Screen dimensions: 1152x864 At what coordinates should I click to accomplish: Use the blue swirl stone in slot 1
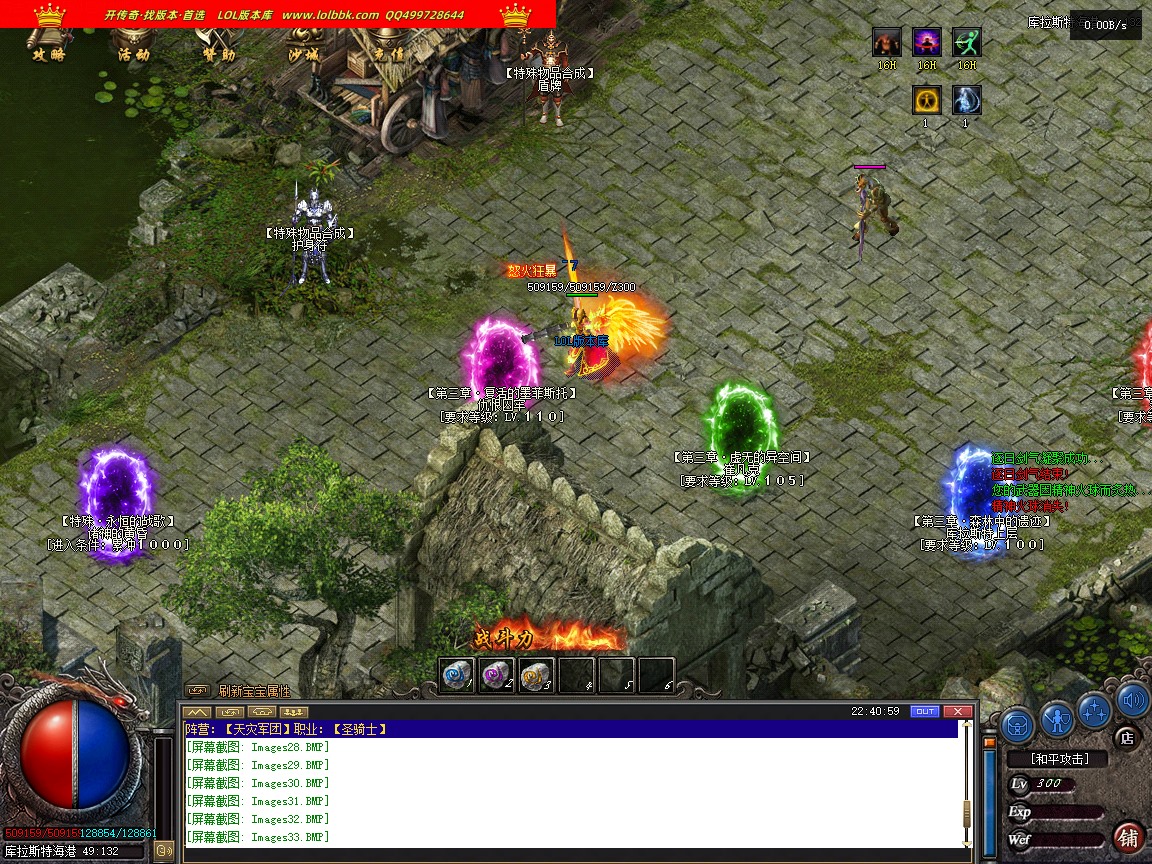(x=457, y=675)
